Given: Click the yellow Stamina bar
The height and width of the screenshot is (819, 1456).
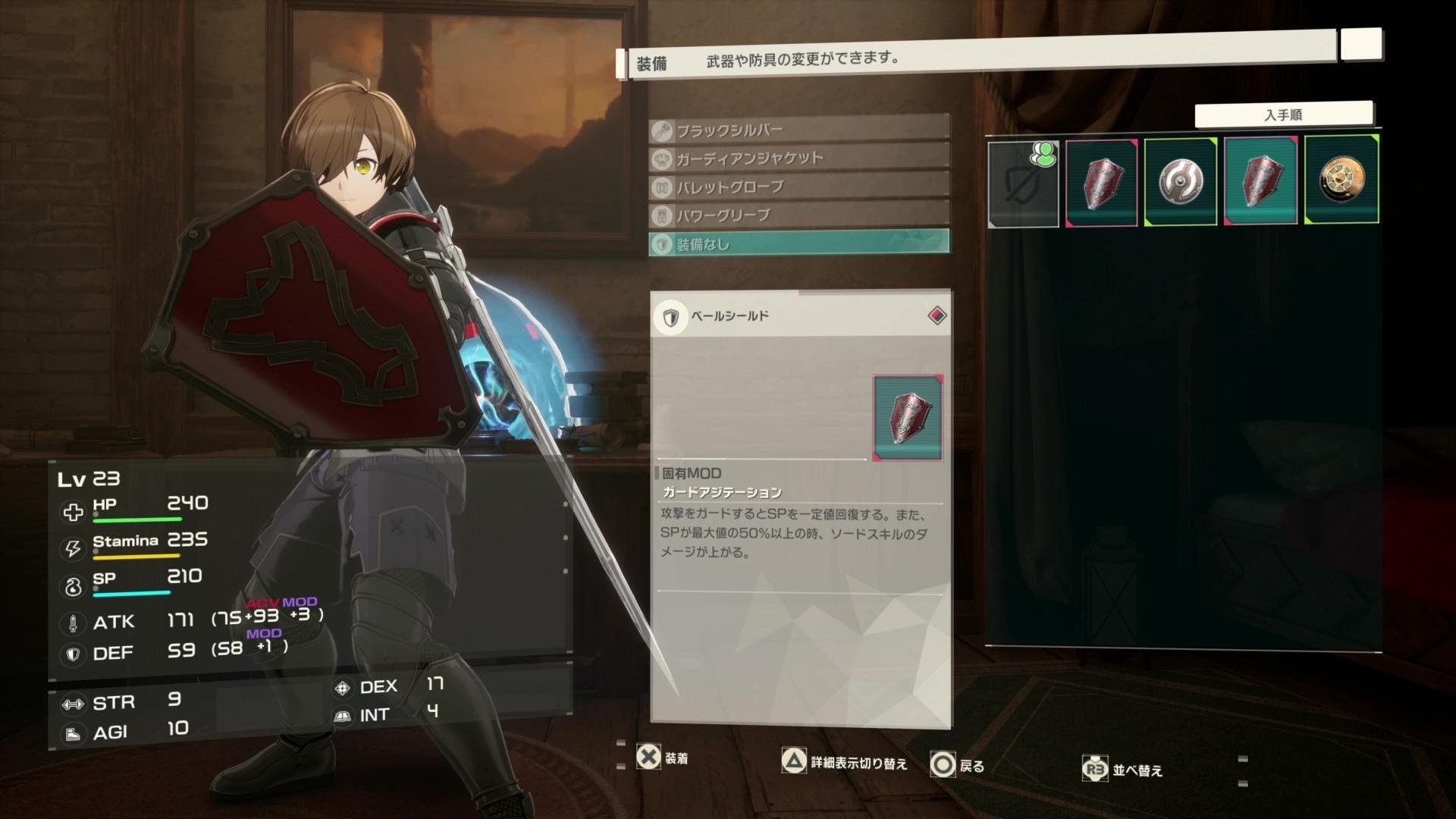Looking at the screenshot, I should tap(136, 556).
